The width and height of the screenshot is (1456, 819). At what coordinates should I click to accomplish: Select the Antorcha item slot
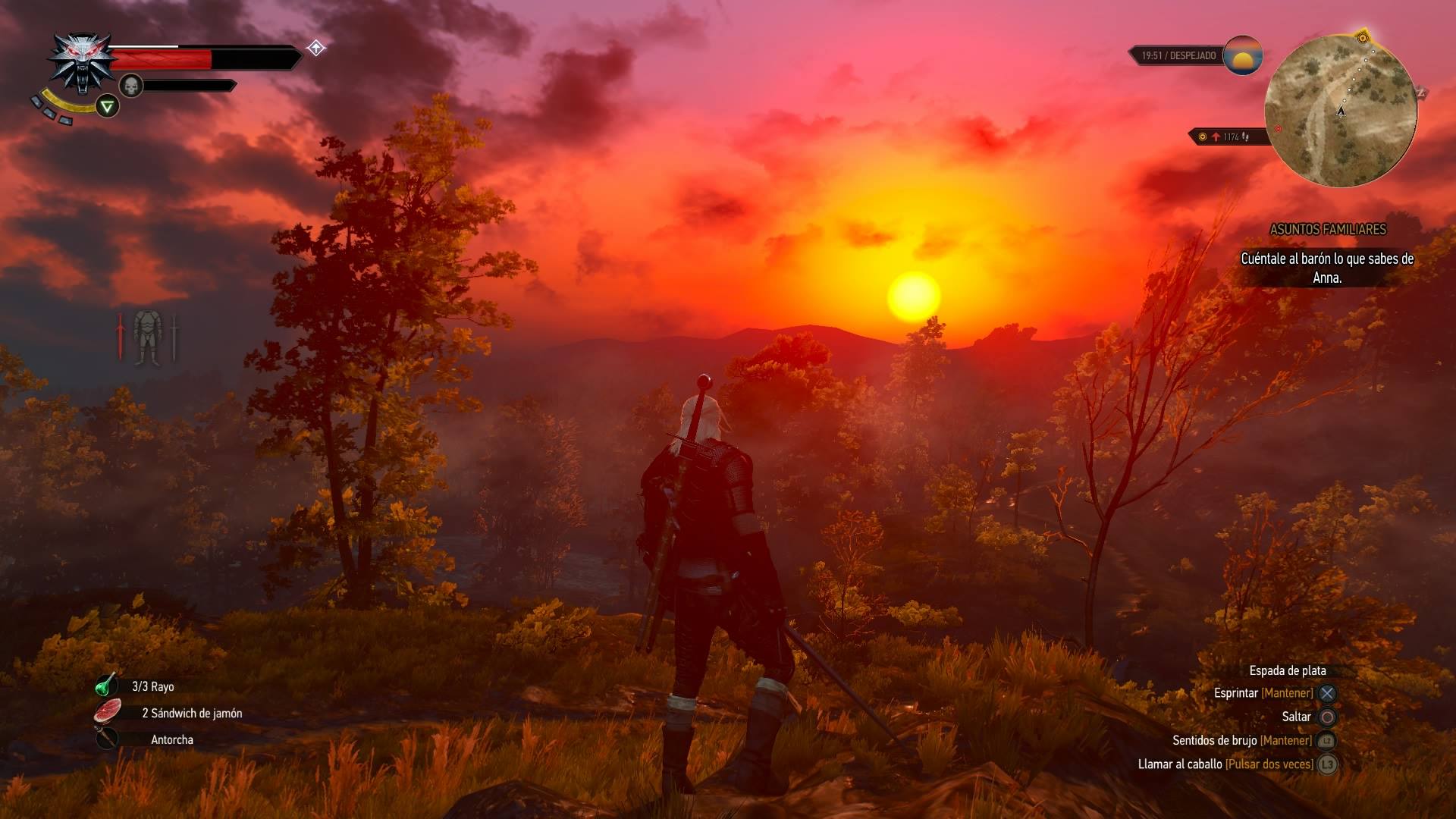point(107,739)
